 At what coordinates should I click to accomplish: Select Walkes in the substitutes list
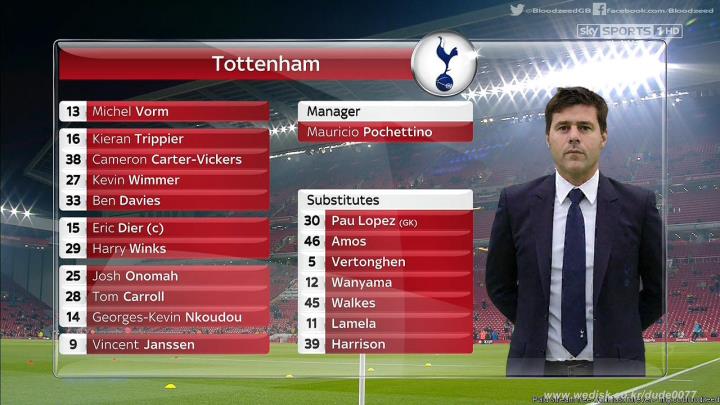[385, 303]
